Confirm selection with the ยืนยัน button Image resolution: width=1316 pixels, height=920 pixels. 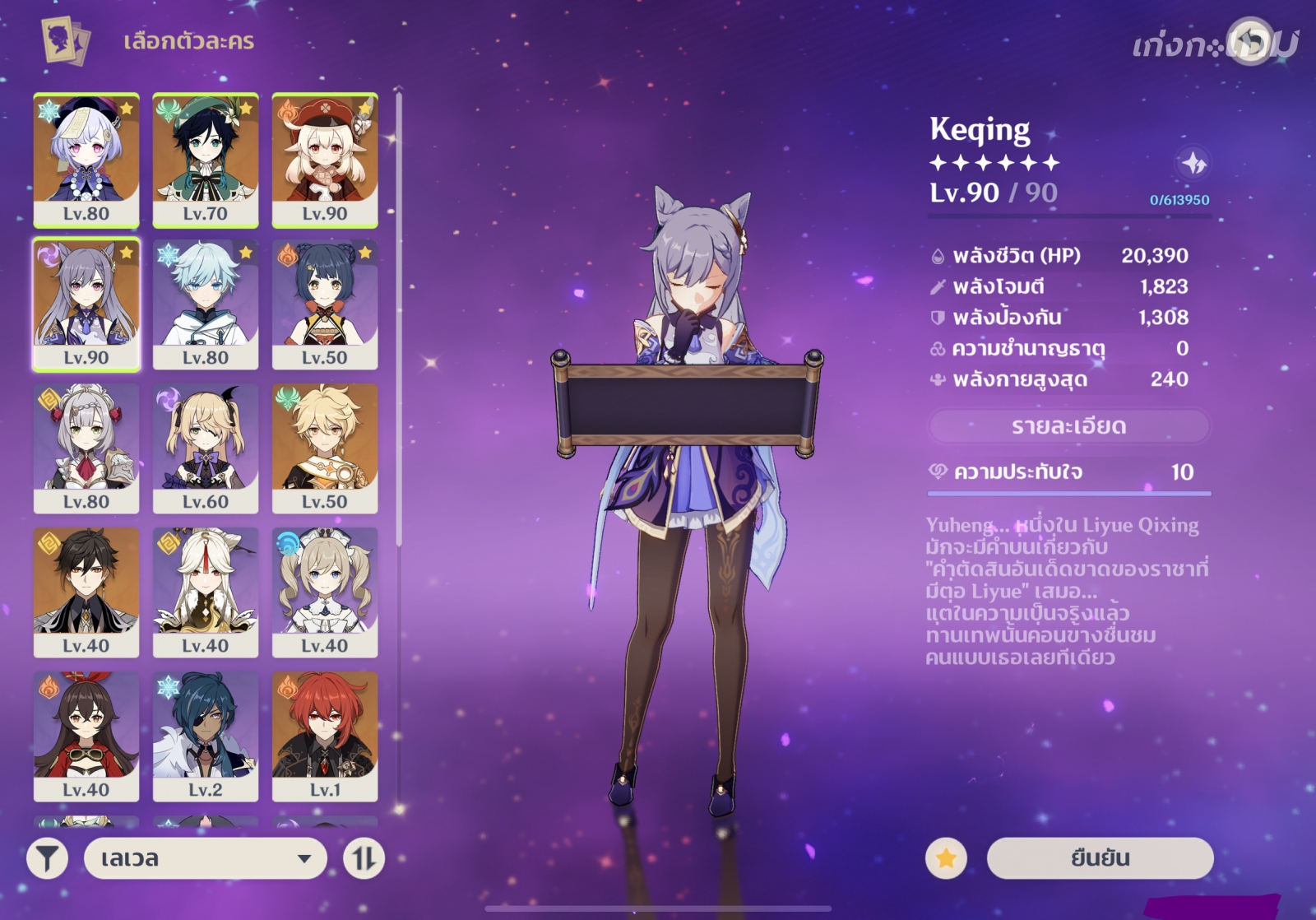tap(1100, 858)
